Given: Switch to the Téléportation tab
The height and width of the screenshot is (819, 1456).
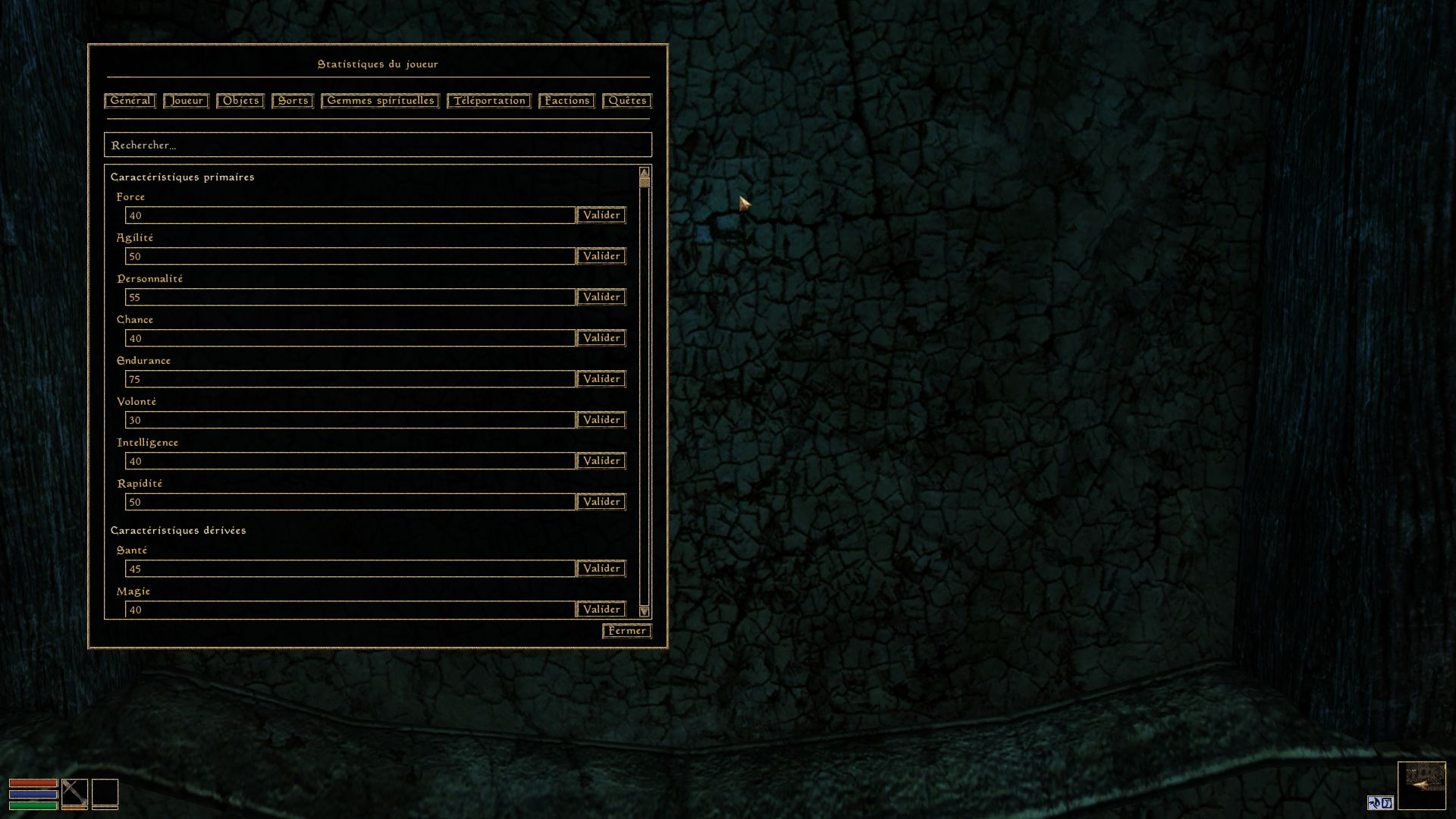Looking at the screenshot, I should (489, 101).
